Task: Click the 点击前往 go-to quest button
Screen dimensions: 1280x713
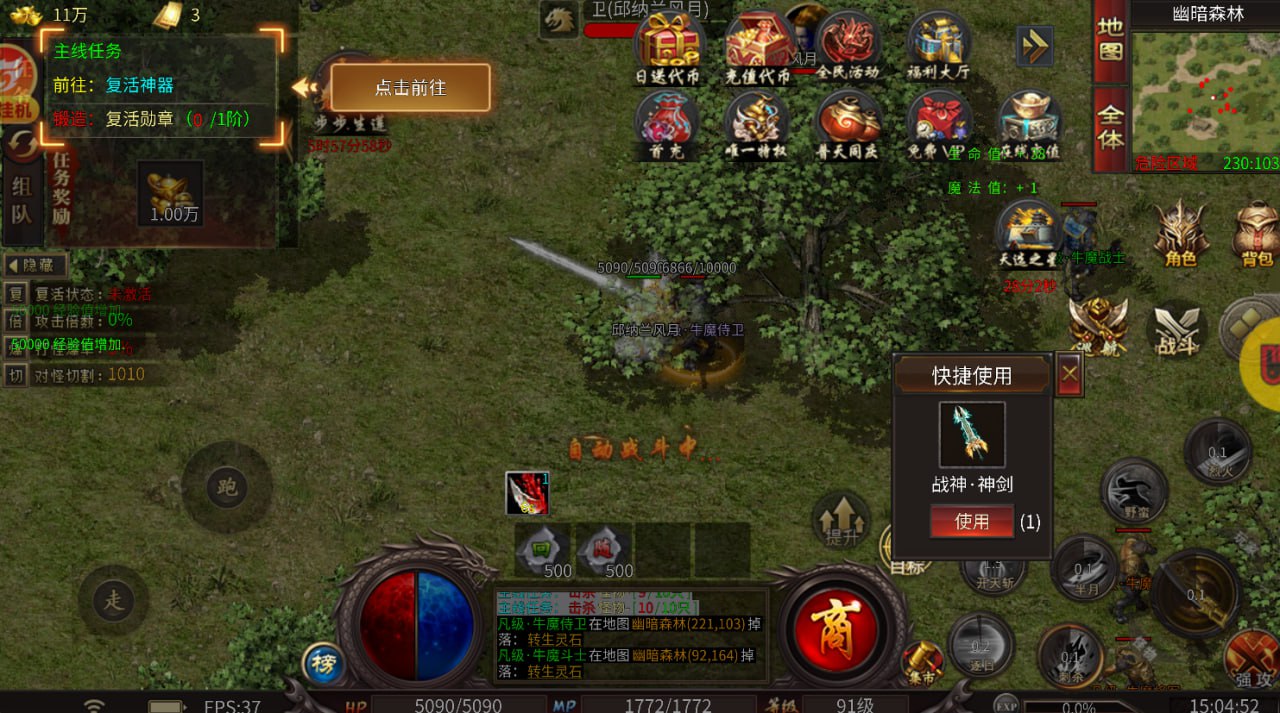Action: (410, 88)
